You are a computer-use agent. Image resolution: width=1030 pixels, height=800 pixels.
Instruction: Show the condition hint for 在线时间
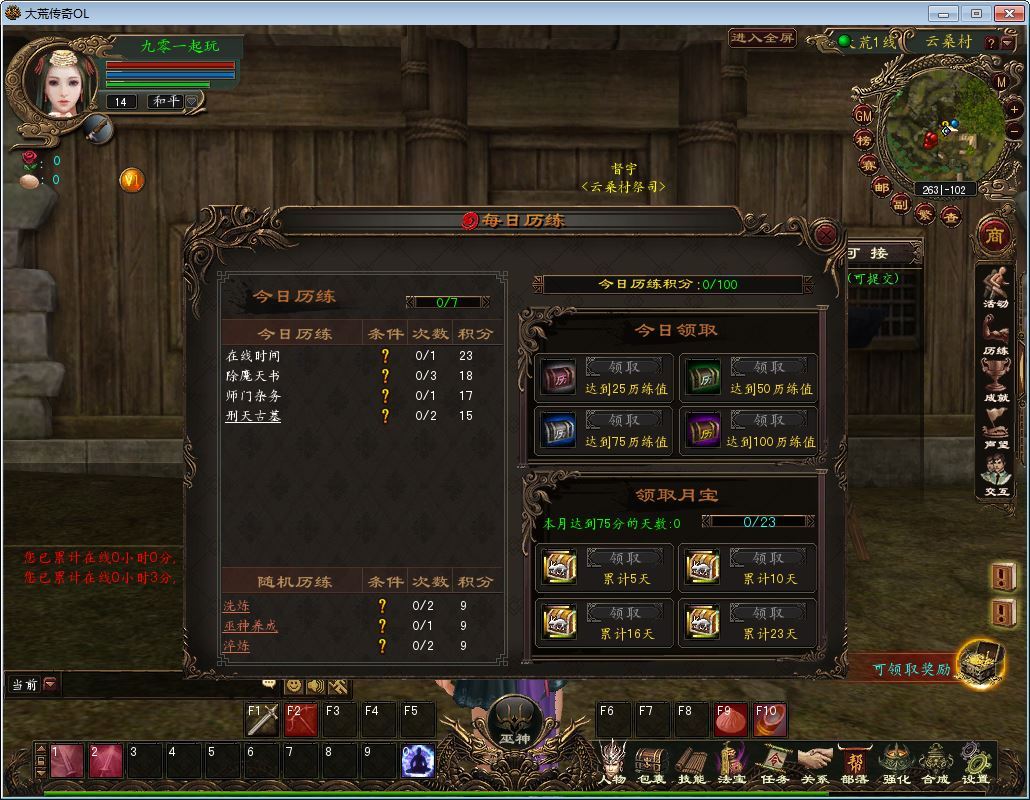click(385, 356)
